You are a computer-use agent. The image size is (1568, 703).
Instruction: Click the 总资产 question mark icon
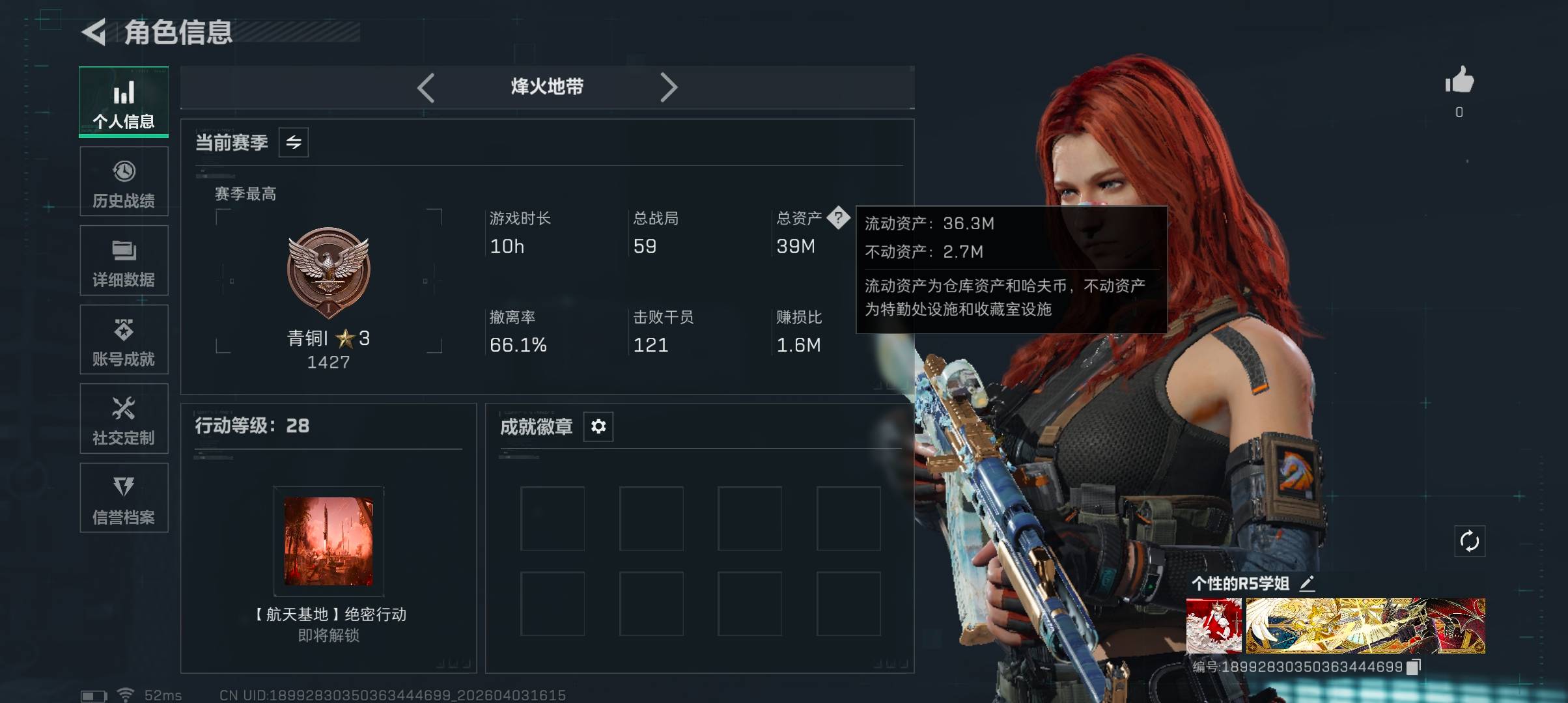(838, 217)
